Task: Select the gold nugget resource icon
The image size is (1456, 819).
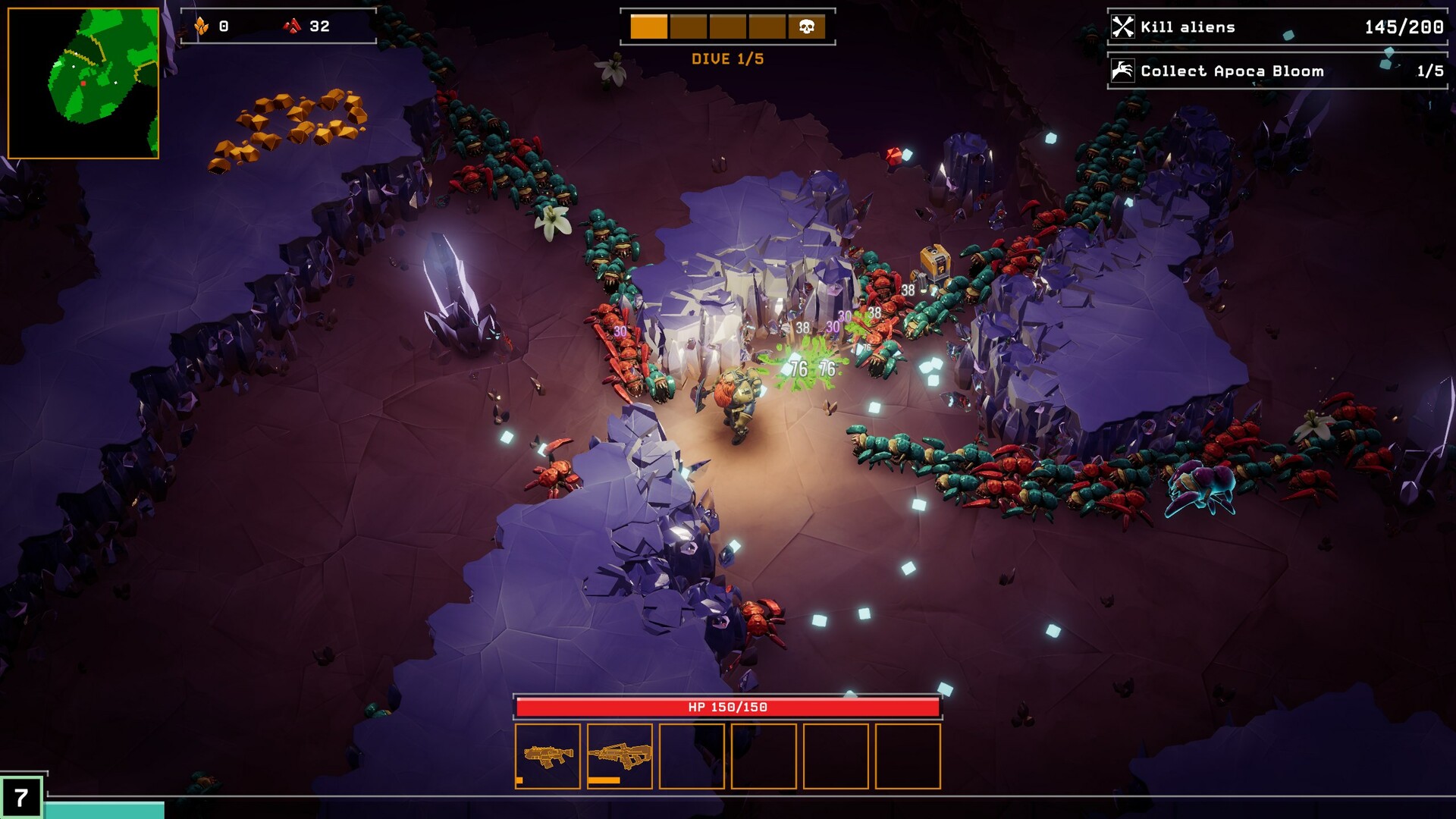Action: tap(203, 24)
